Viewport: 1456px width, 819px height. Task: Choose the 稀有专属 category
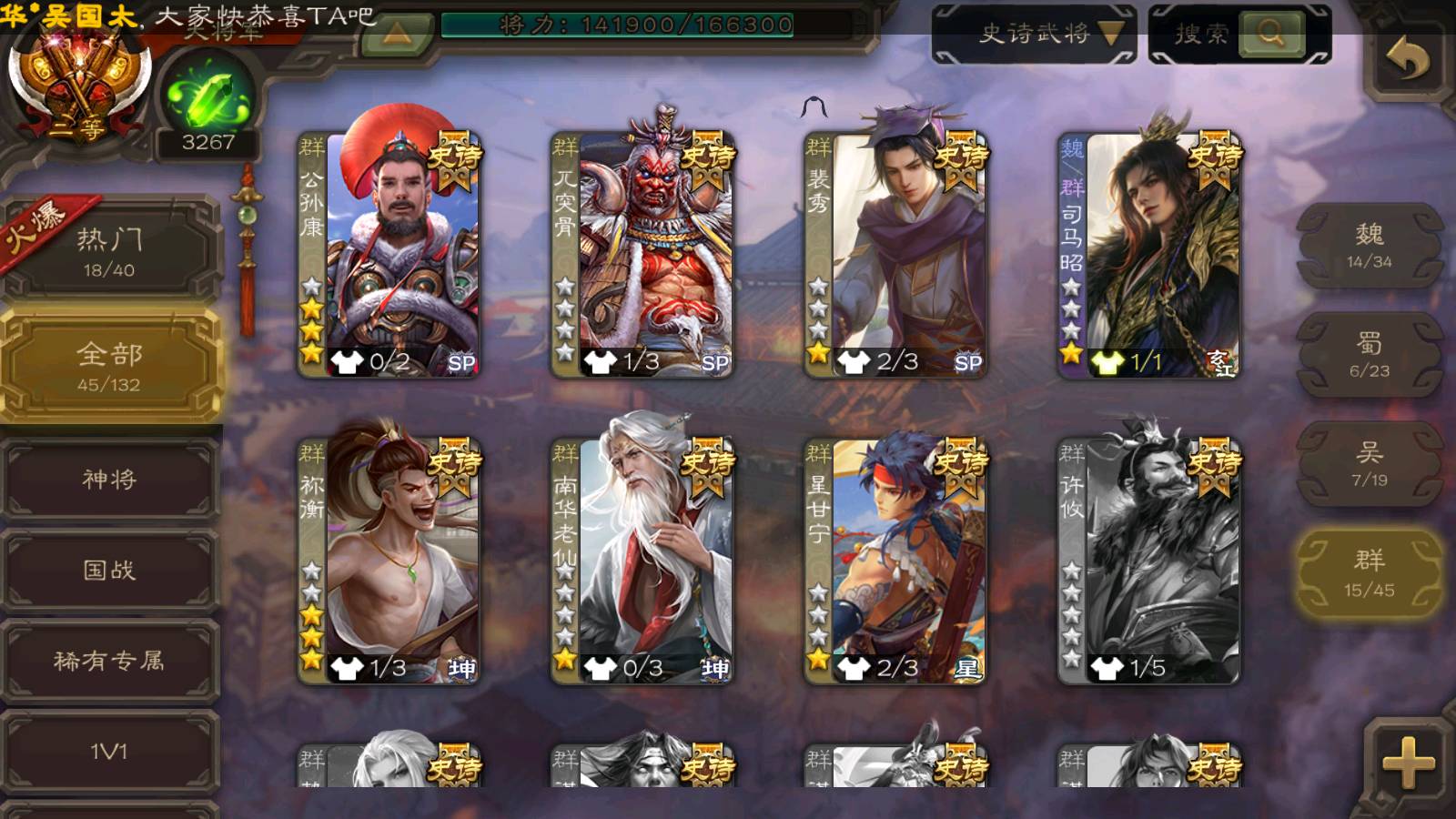click(x=109, y=661)
